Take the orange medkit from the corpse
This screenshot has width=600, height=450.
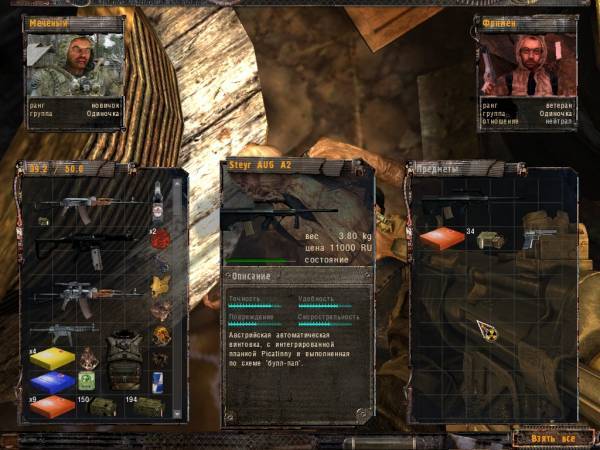[x=441, y=240]
